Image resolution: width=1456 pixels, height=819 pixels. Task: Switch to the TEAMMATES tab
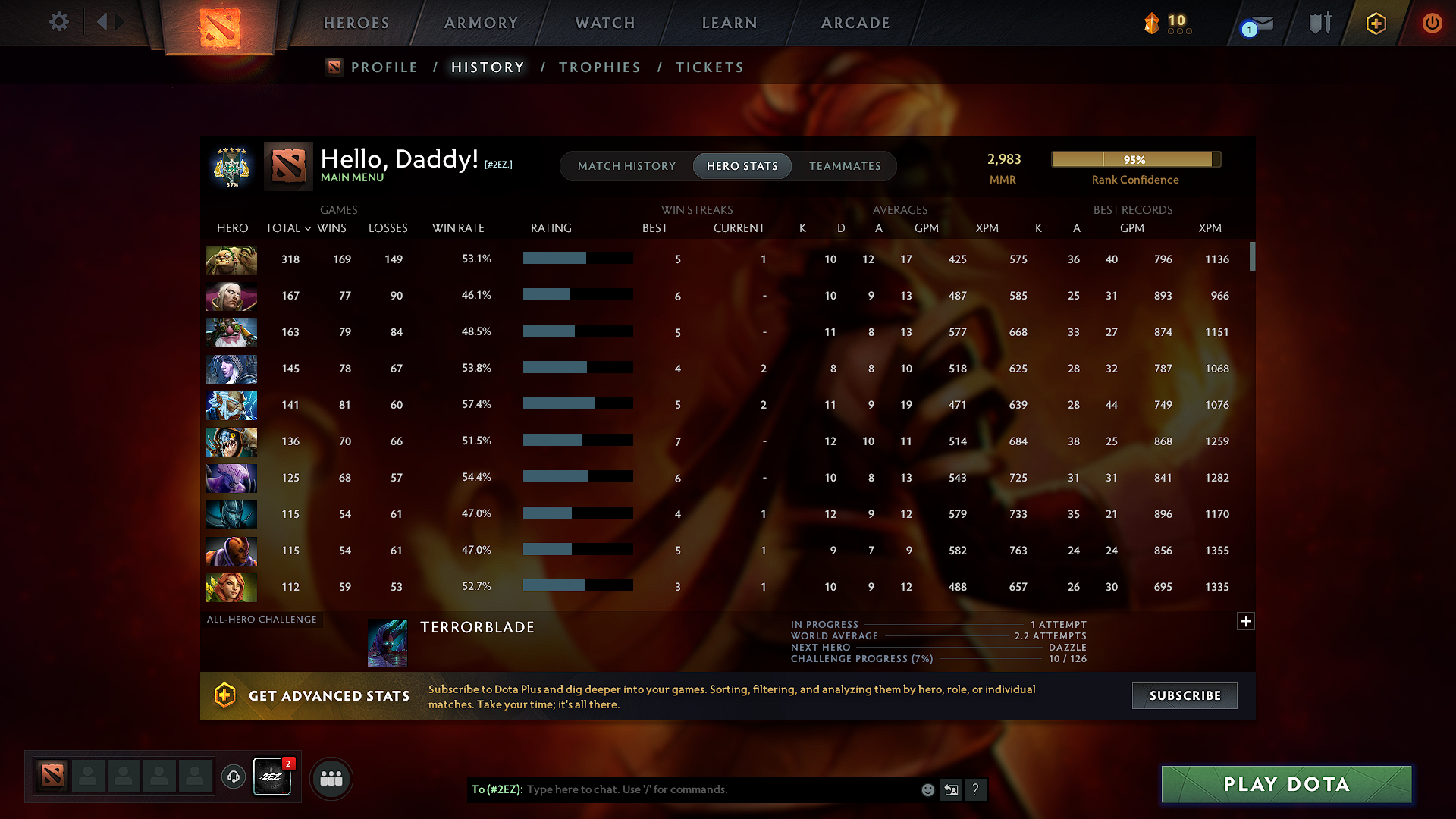[845, 166]
